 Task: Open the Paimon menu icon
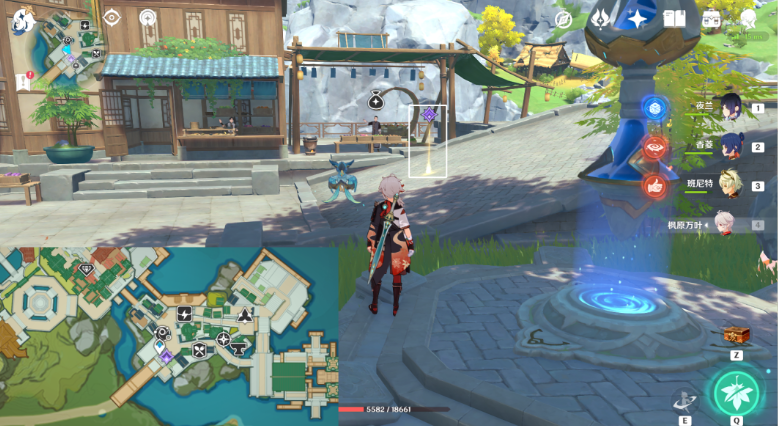pyautogui.click(x=21, y=22)
